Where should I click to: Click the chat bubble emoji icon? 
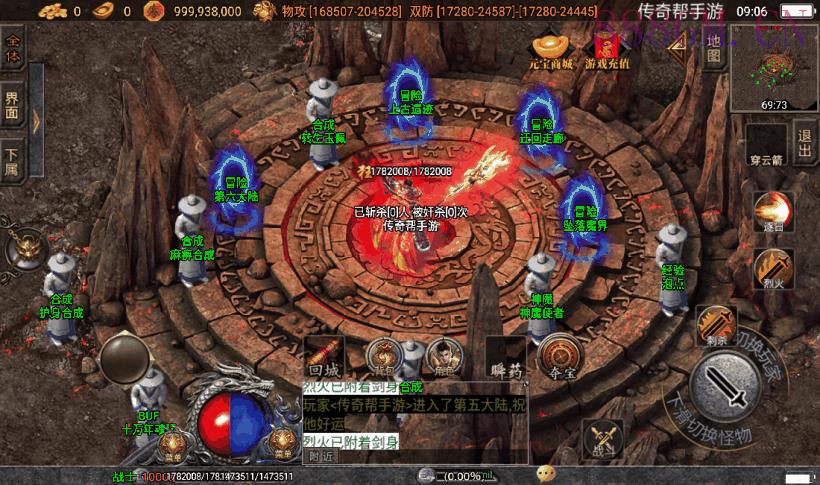pyautogui.click(x=546, y=473)
